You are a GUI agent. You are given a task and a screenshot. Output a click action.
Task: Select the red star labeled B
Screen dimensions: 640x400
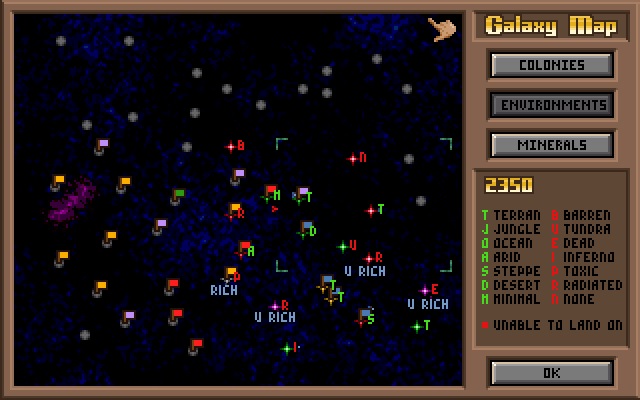coord(231,147)
